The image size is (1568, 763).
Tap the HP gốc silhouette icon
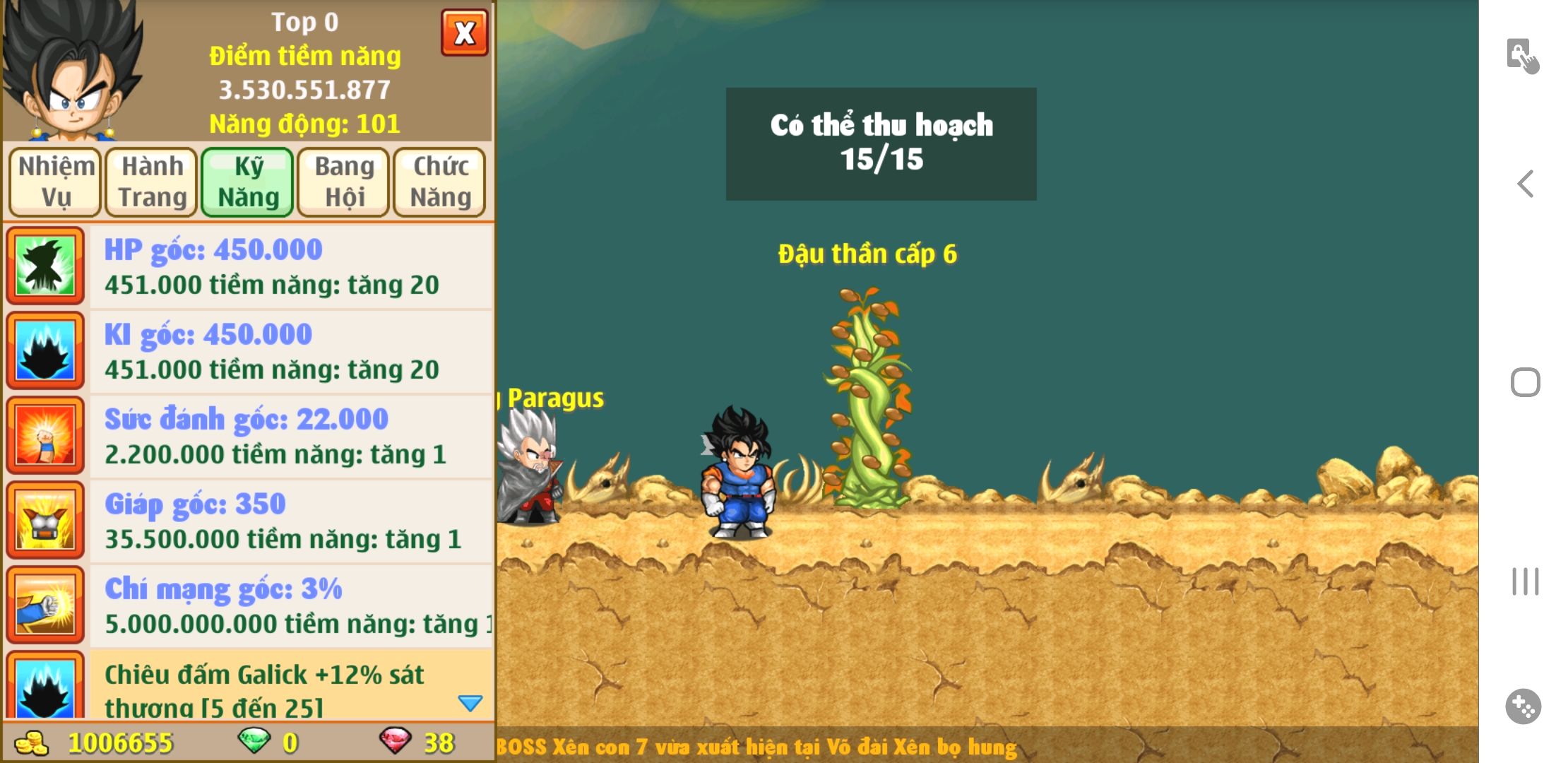(x=45, y=266)
